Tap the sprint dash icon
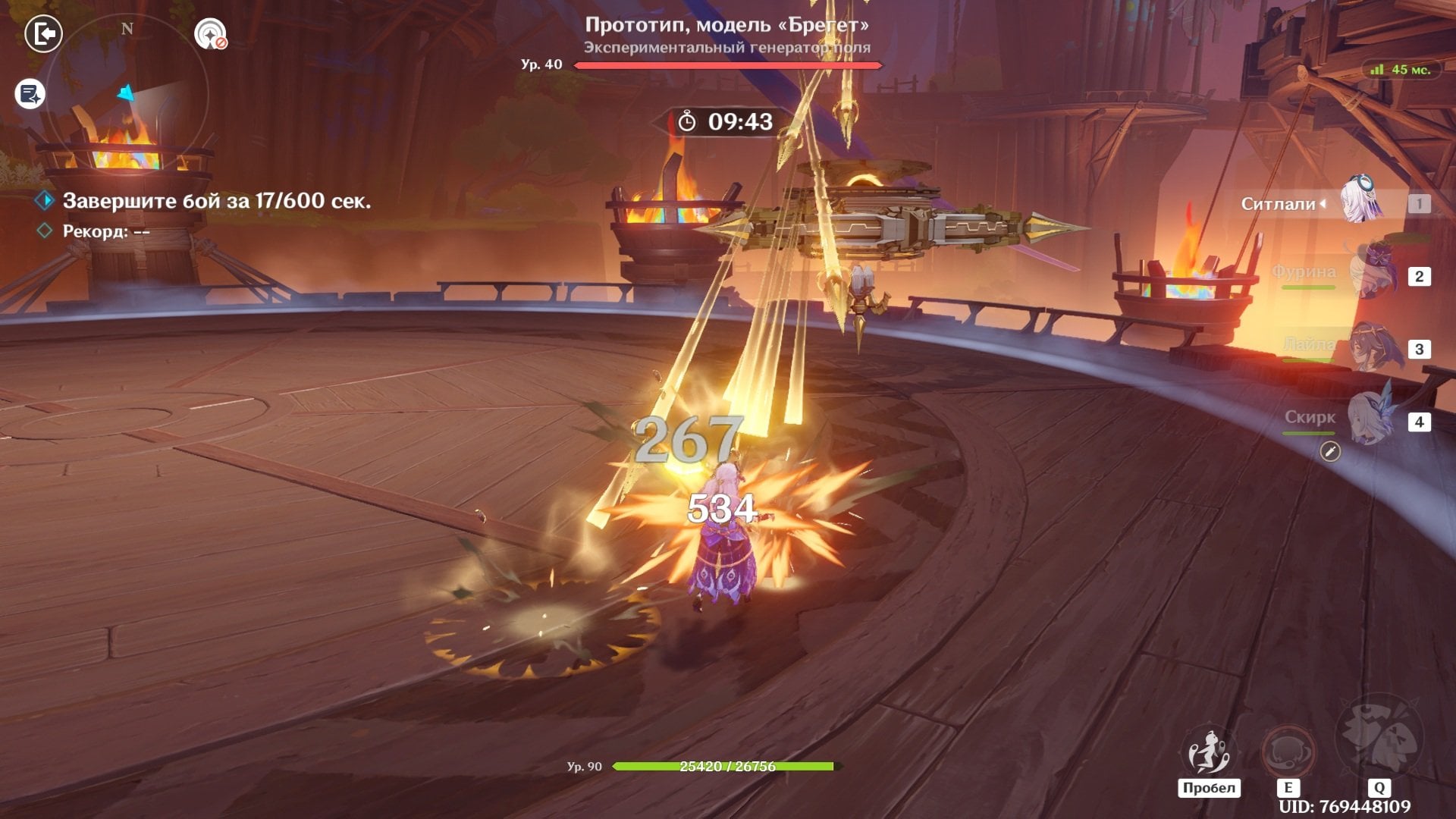 pos(1208,752)
